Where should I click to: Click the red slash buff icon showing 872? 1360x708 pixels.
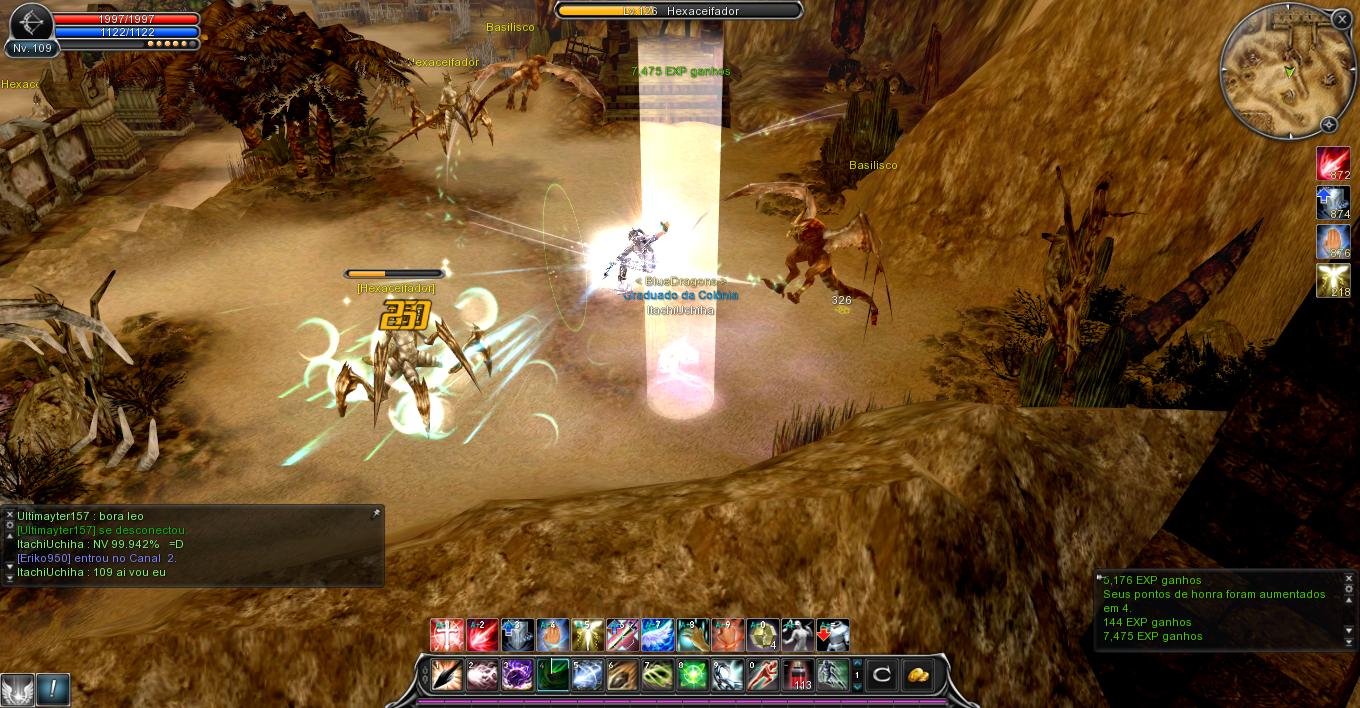click(1332, 163)
